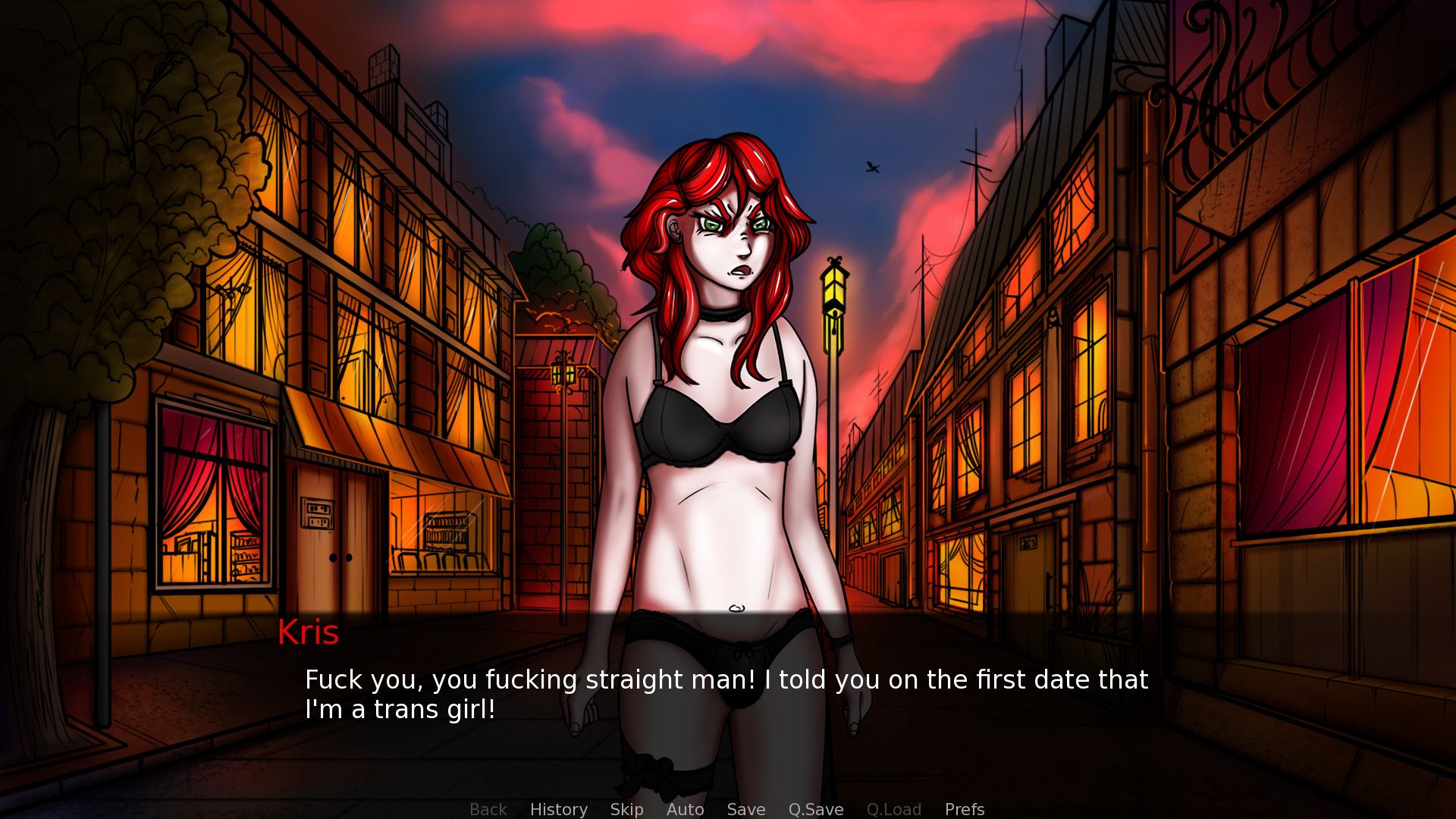
Task: Toggle Auto-advance mode
Action: [x=685, y=809]
